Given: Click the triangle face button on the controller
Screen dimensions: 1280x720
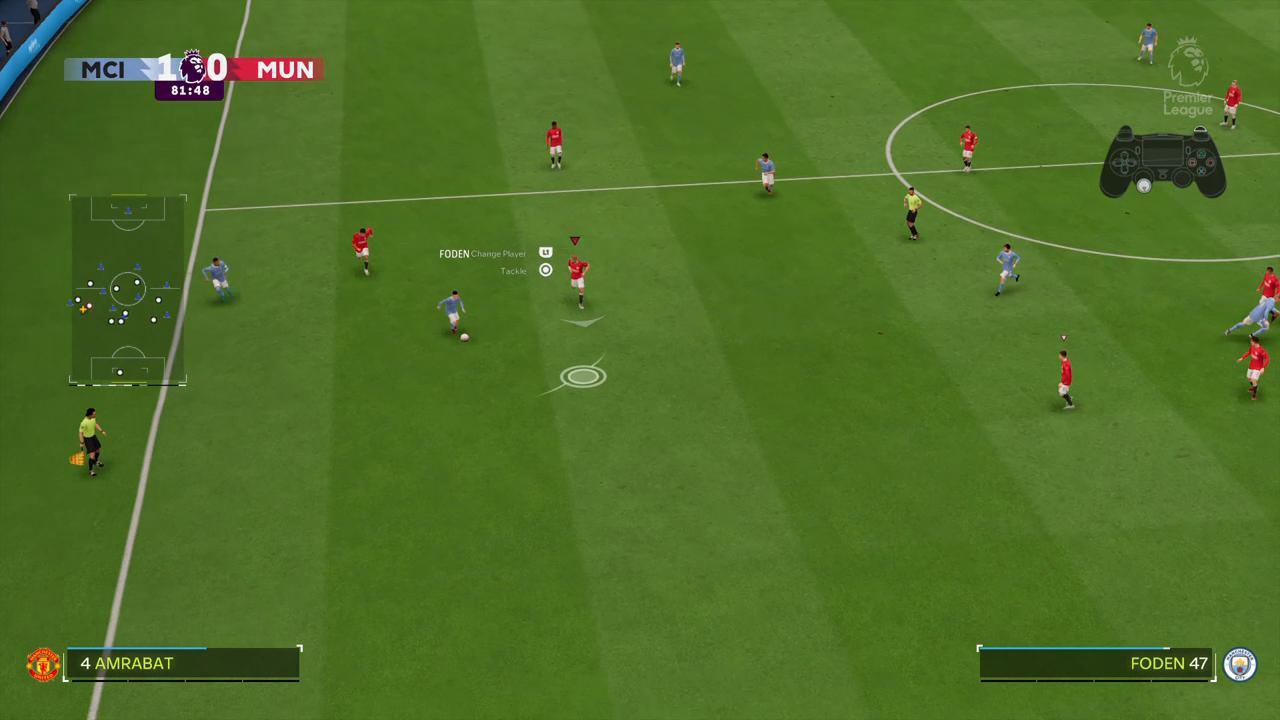Looking at the screenshot, I should point(1202,154).
